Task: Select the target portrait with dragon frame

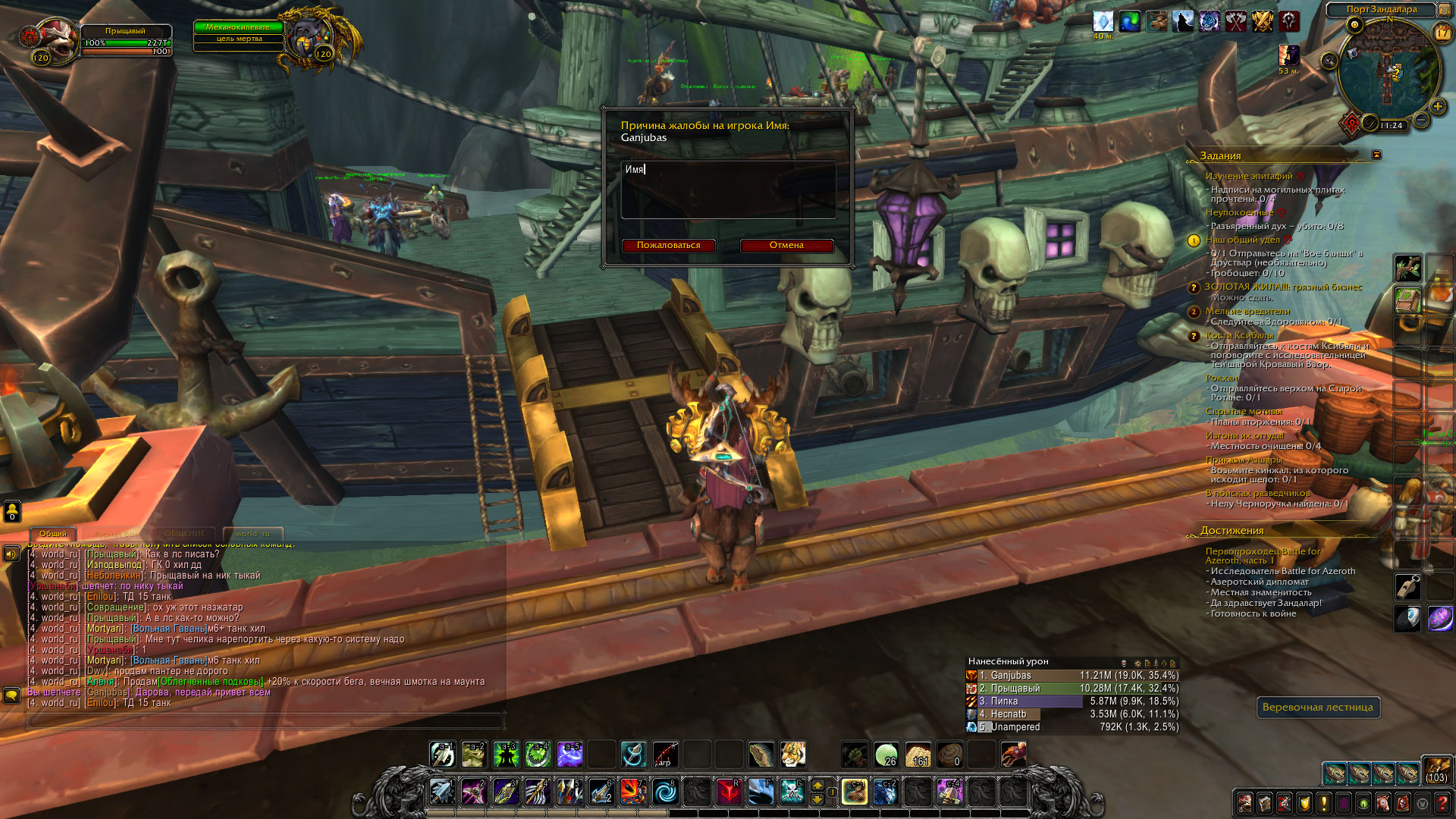Action: [x=309, y=39]
